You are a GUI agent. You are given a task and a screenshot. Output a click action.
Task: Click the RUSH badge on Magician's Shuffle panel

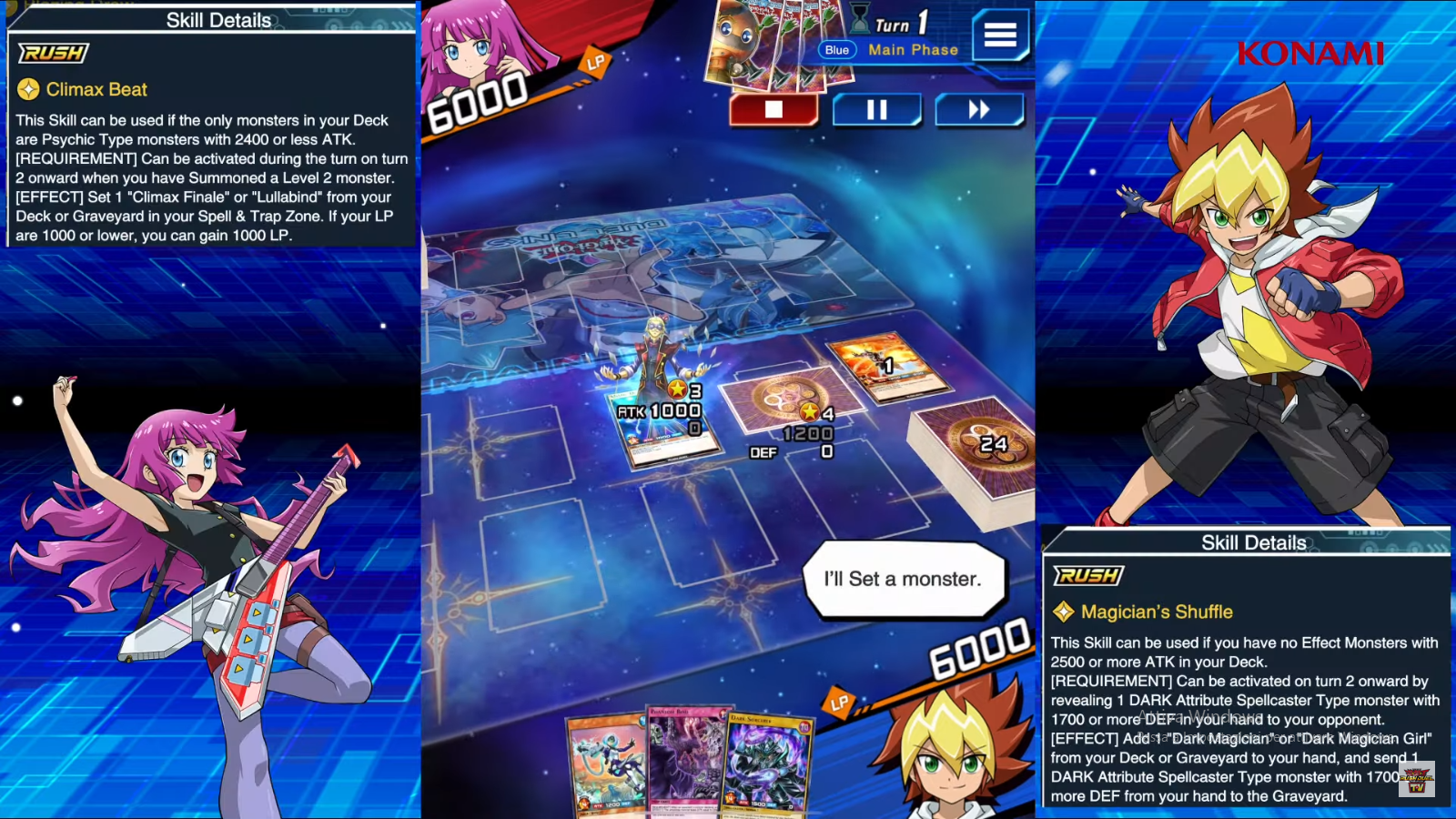[x=1088, y=576]
